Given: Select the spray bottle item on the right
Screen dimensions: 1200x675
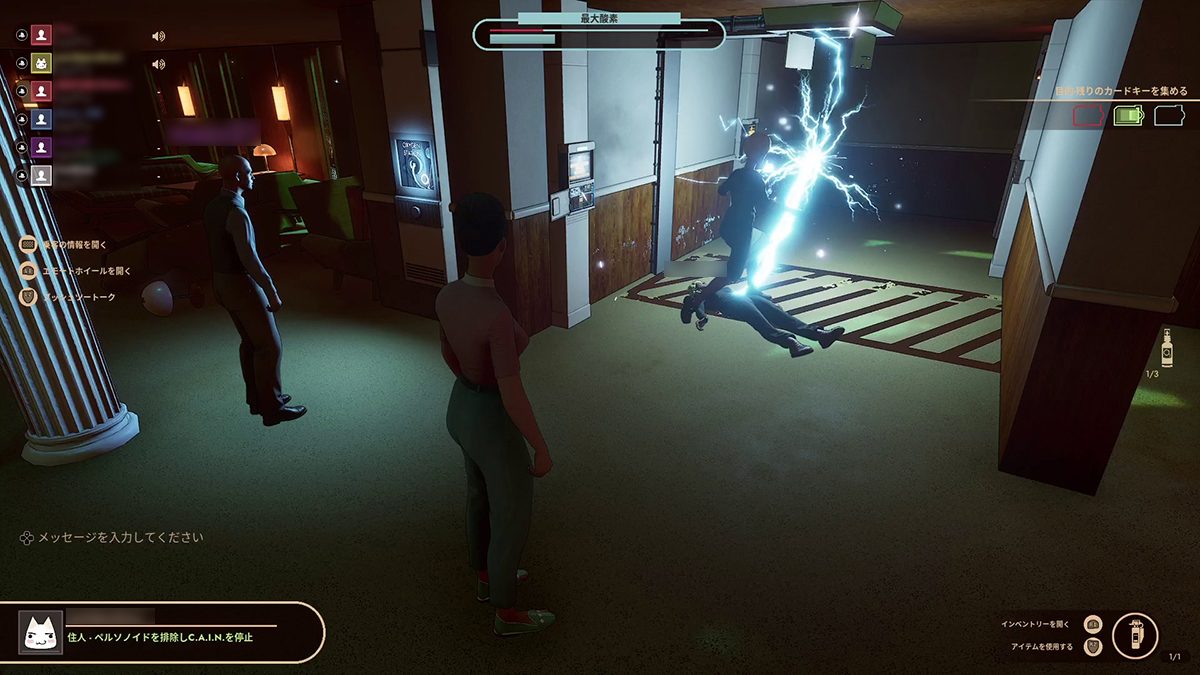Looking at the screenshot, I should point(1166,349).
